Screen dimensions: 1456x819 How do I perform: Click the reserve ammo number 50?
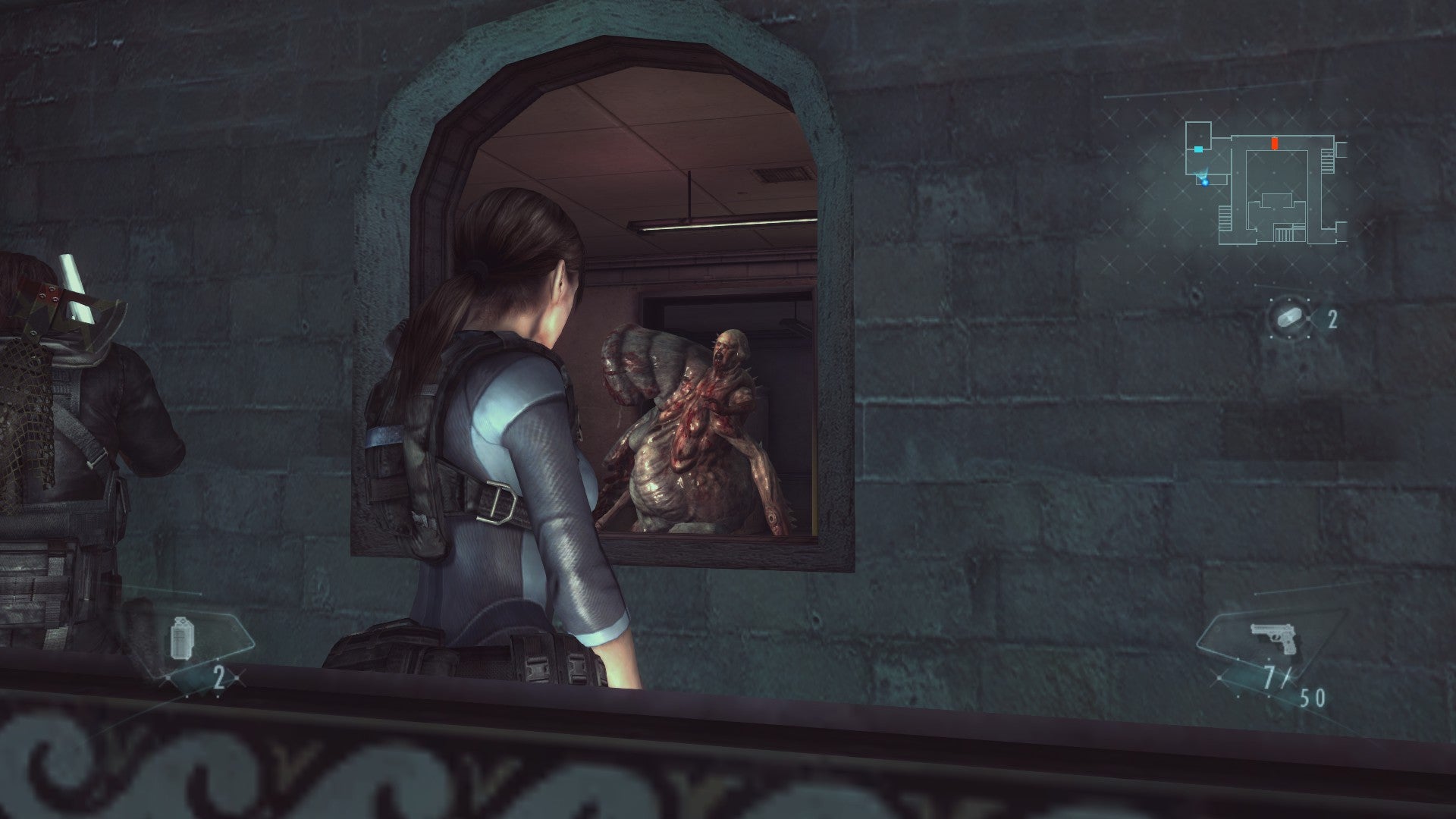(1311, 698)
